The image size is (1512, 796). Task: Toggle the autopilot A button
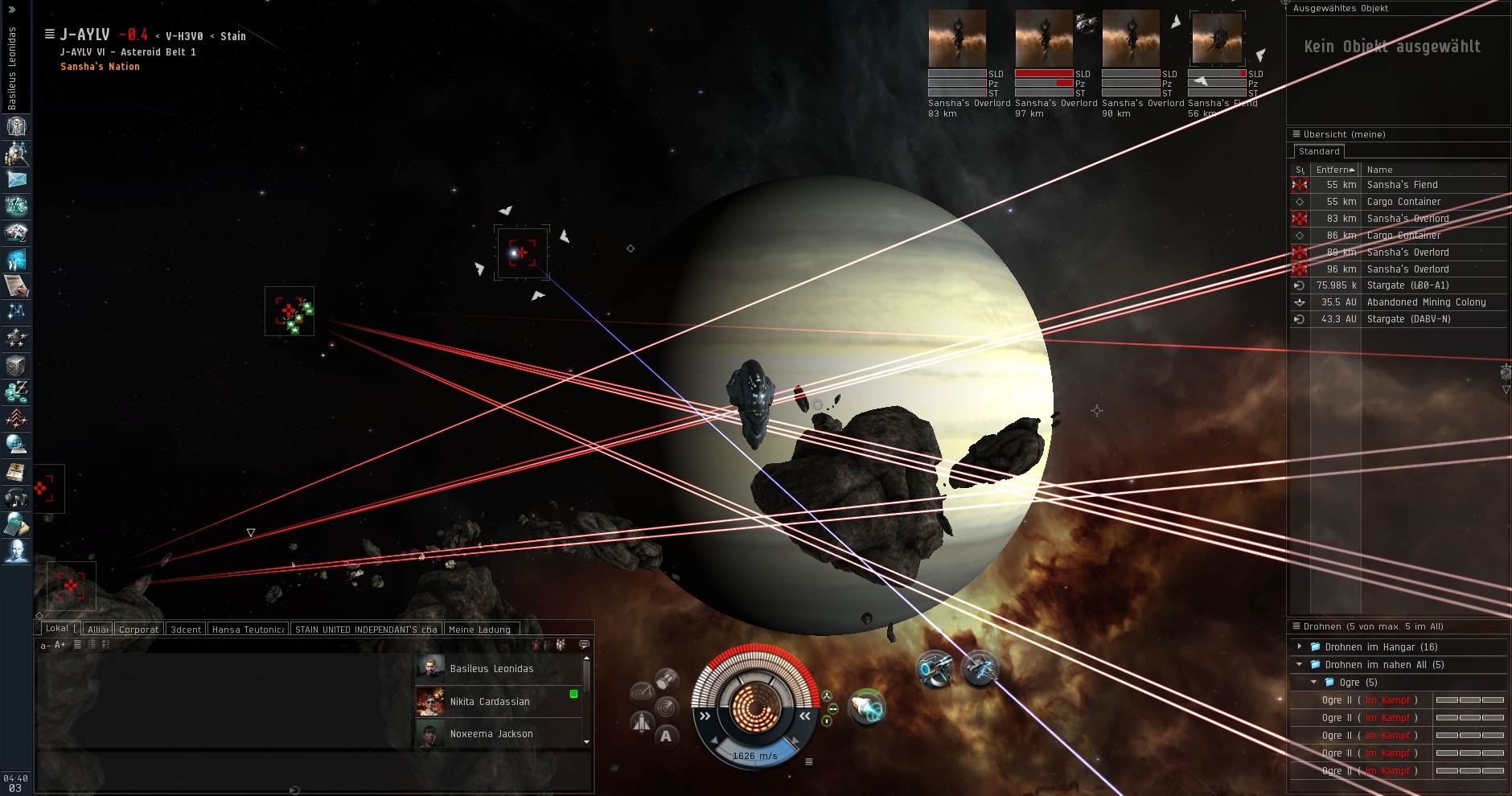(x=666, y=736)
